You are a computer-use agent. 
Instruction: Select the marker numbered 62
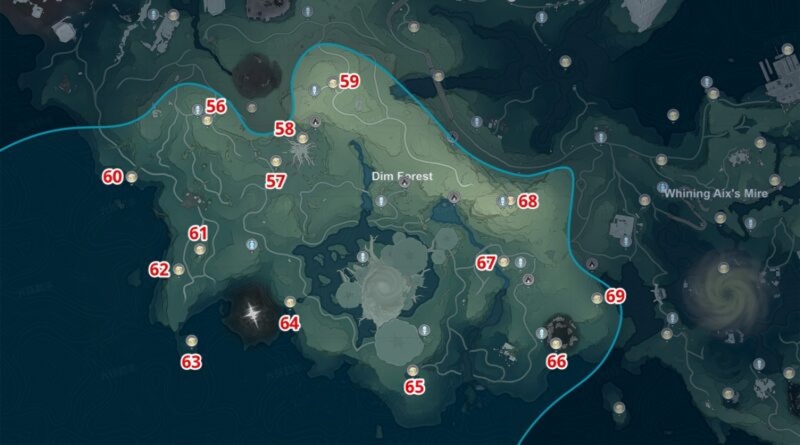click(x=178, y=269)
